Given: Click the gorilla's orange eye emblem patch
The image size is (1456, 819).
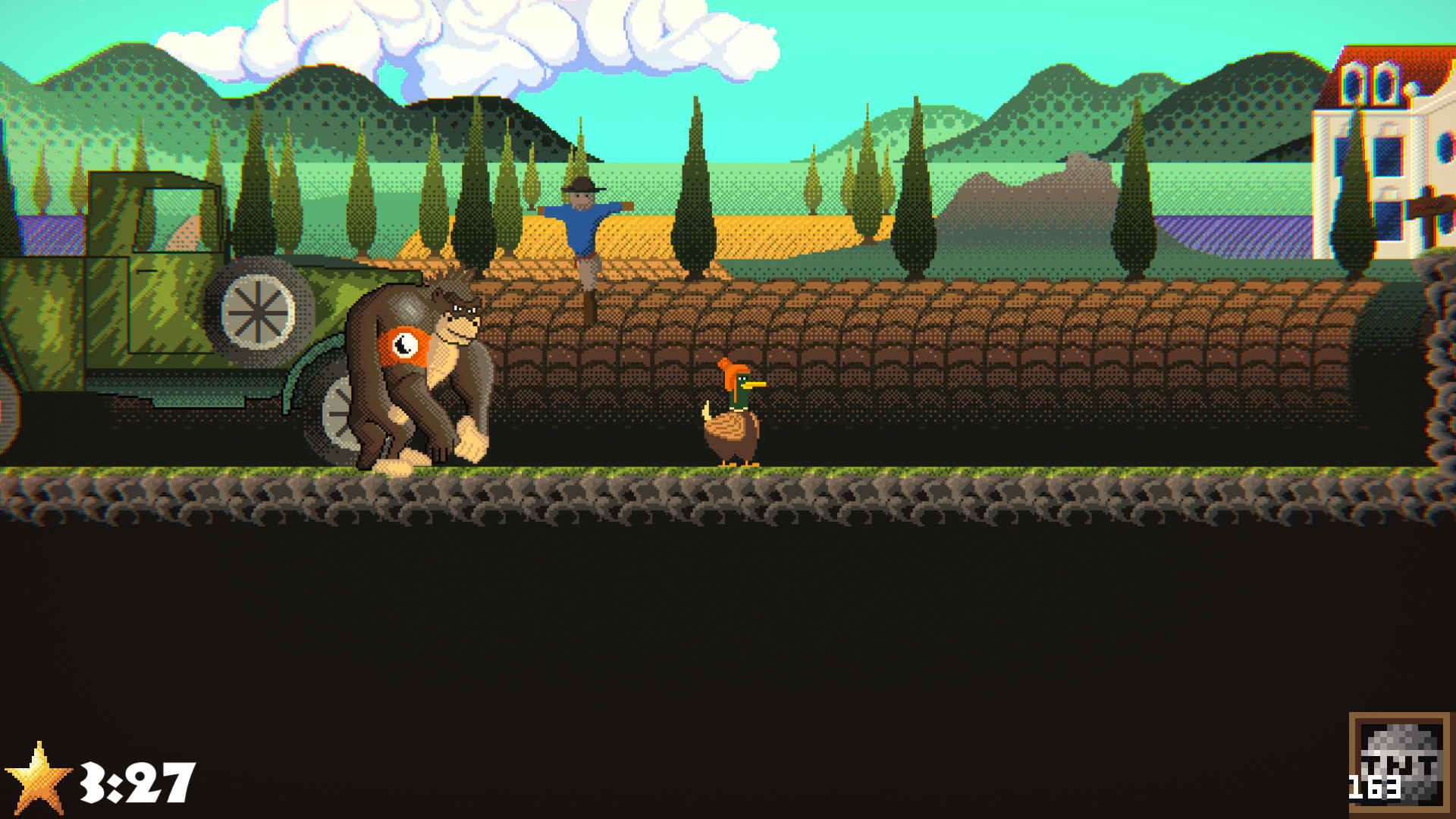Looking at the screenshot, I should pos(404,347).
